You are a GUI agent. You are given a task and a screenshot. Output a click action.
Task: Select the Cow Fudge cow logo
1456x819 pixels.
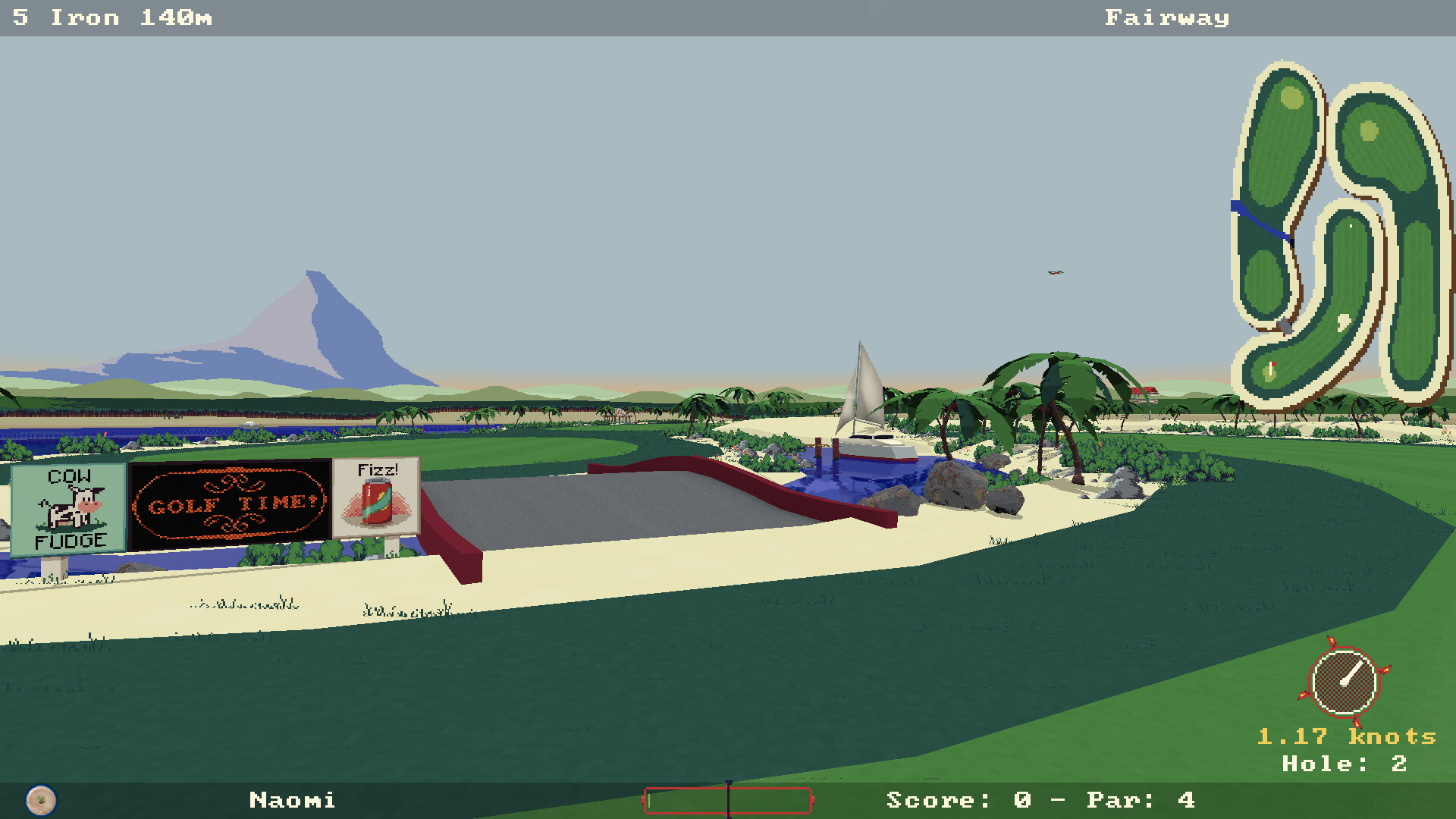tap(70, 507)
